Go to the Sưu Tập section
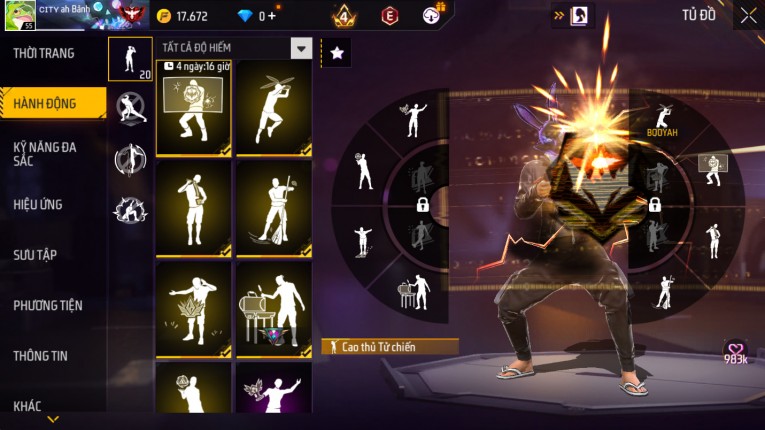 point(35,255)
